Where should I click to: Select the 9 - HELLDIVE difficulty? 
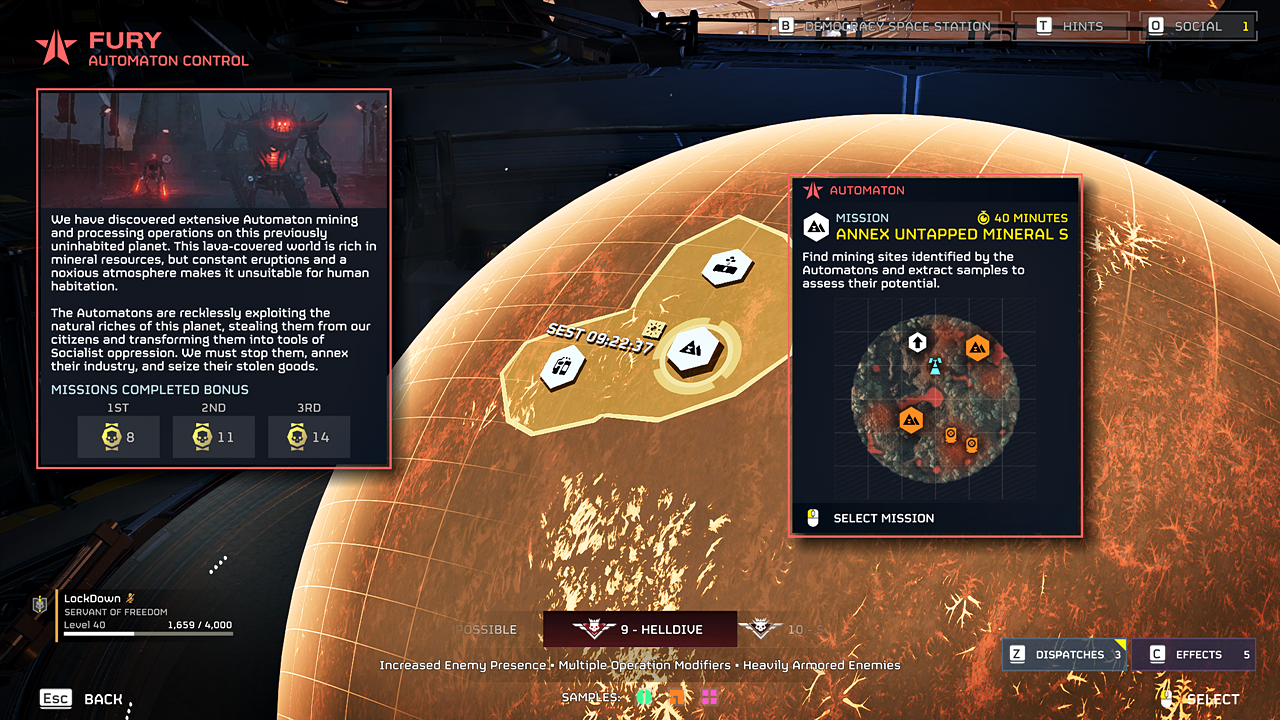pos(640,630)
